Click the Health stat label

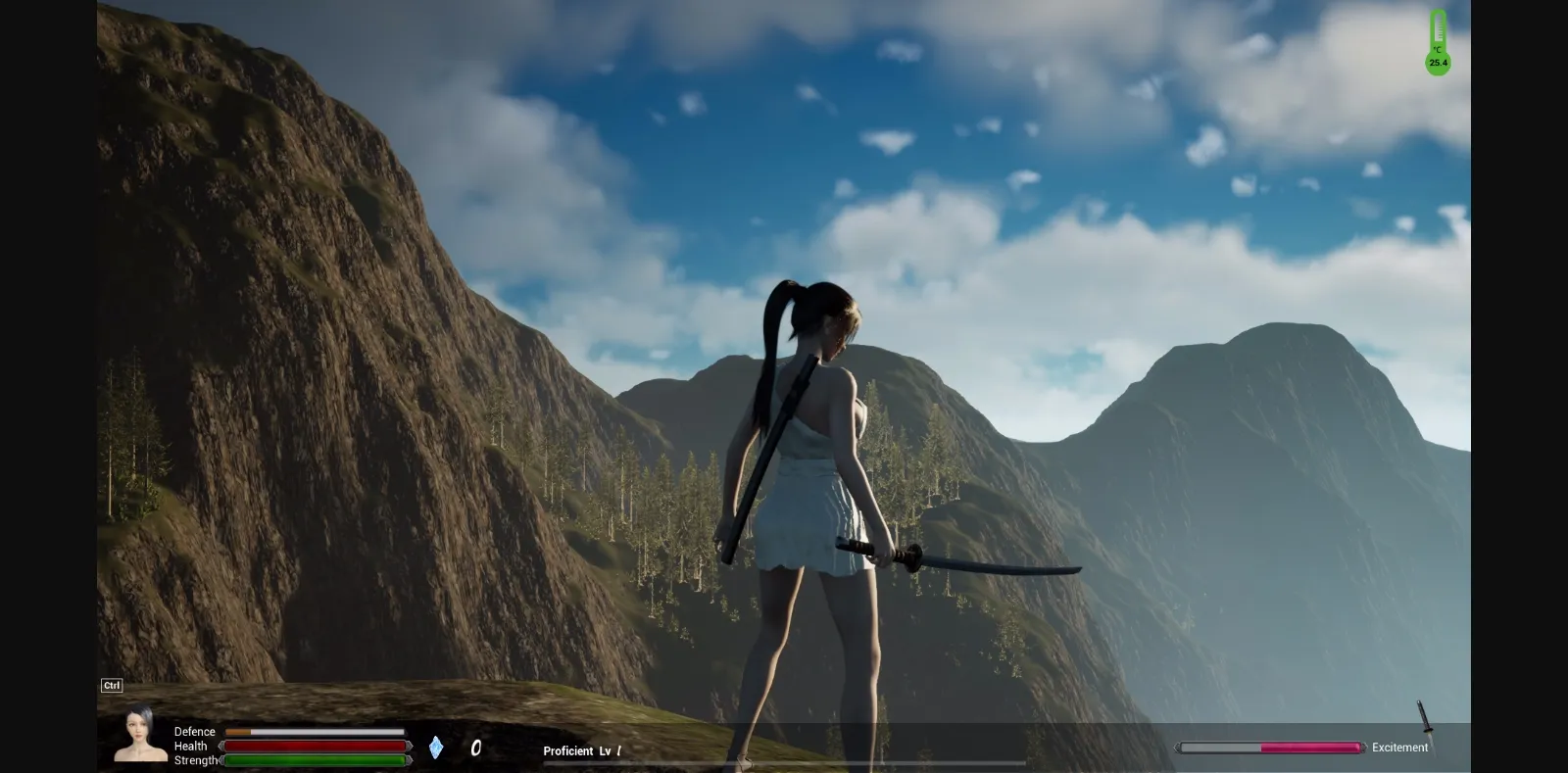tap(190, 746)
